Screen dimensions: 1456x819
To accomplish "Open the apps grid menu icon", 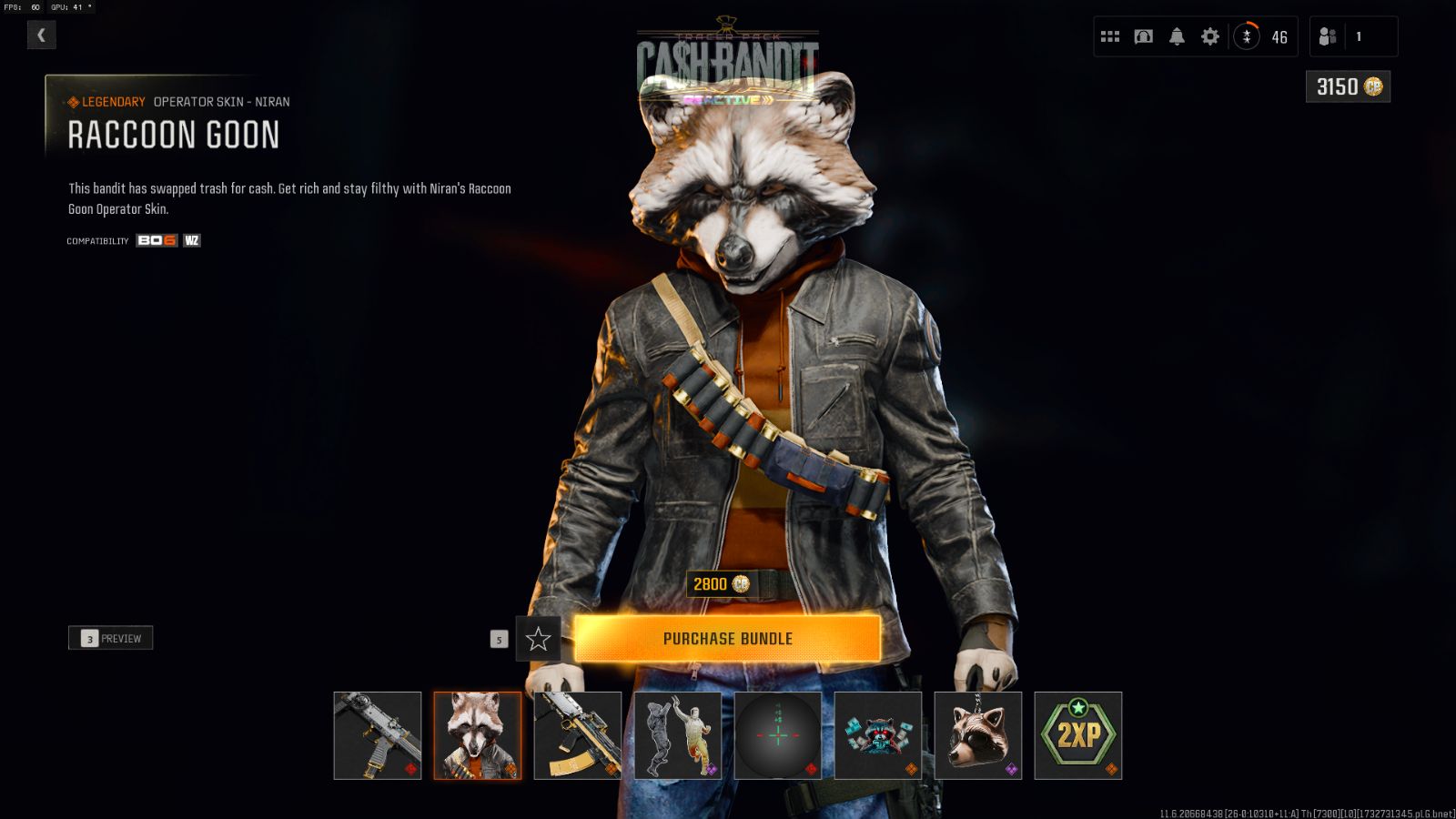I will [x=1109, y=36].
